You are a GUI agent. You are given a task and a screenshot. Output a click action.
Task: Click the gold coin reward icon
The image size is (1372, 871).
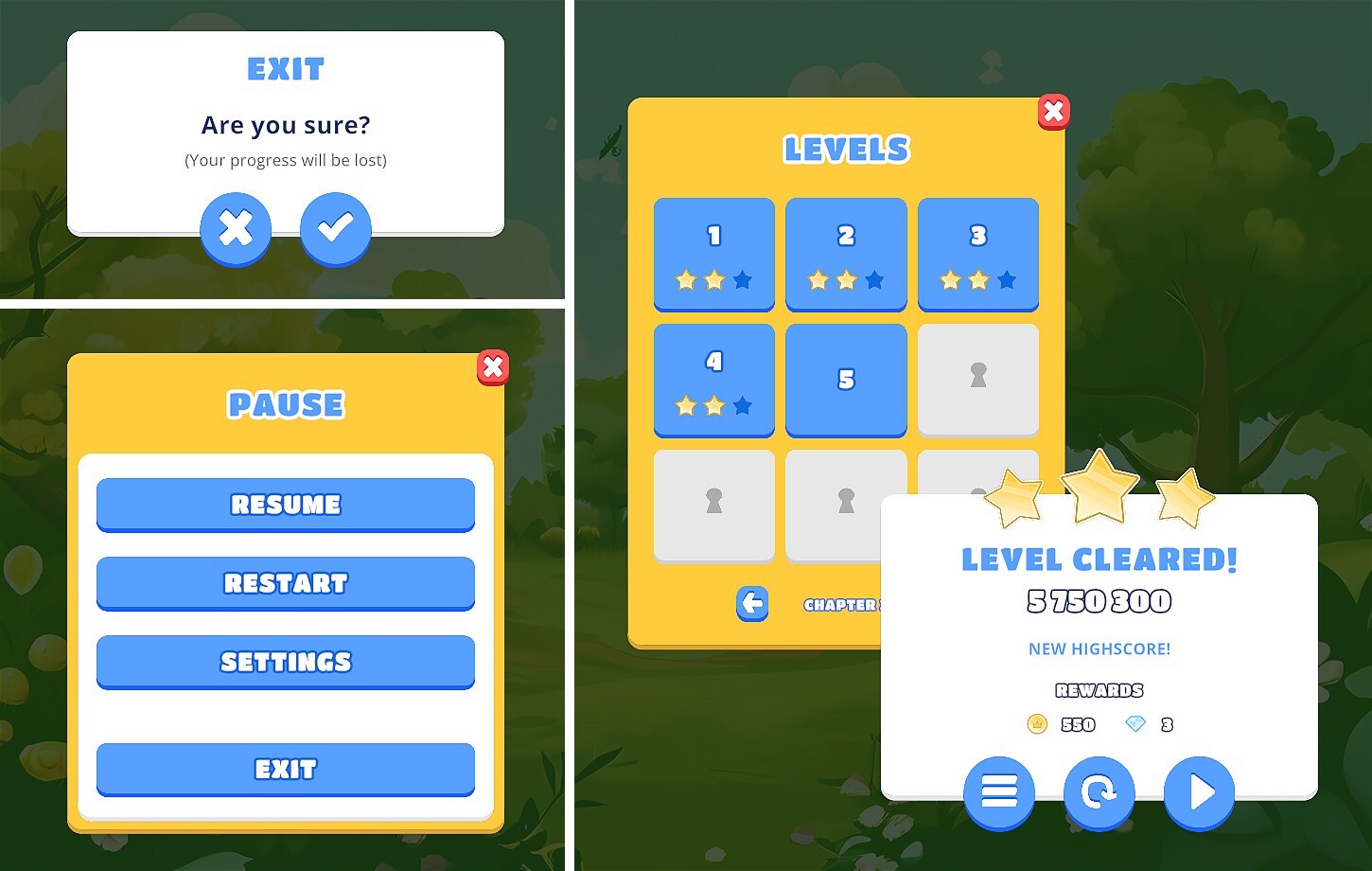[x=1038, y=723]
